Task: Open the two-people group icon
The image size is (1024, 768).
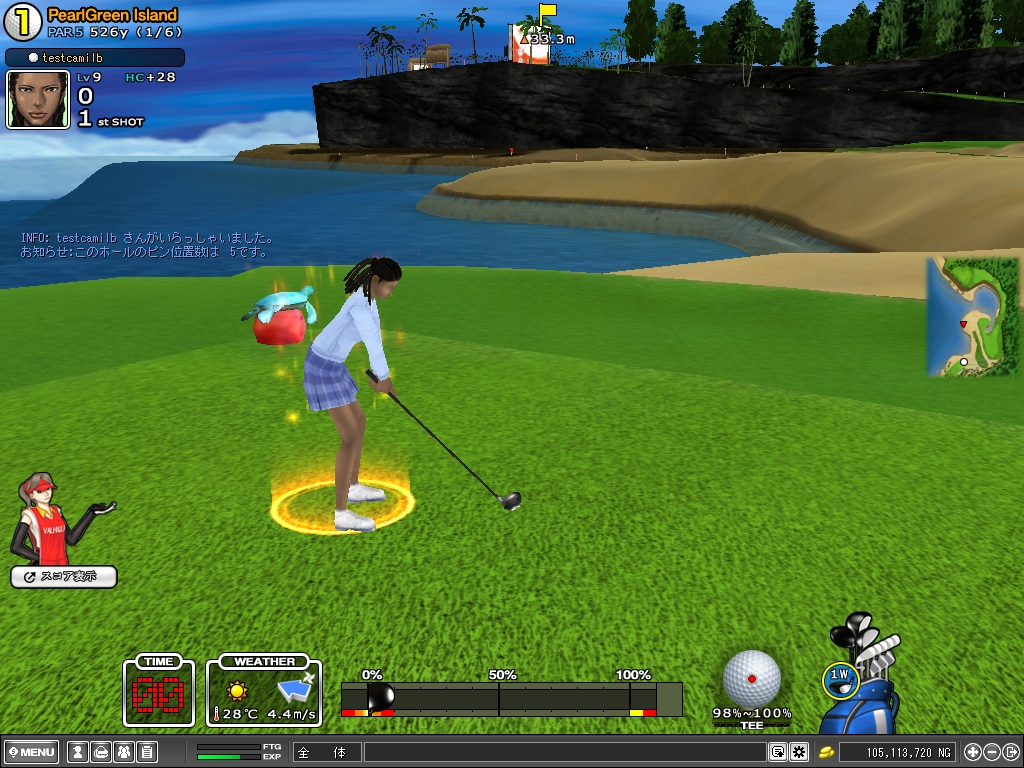Action: pyautogui.click(x=123, y=752)
